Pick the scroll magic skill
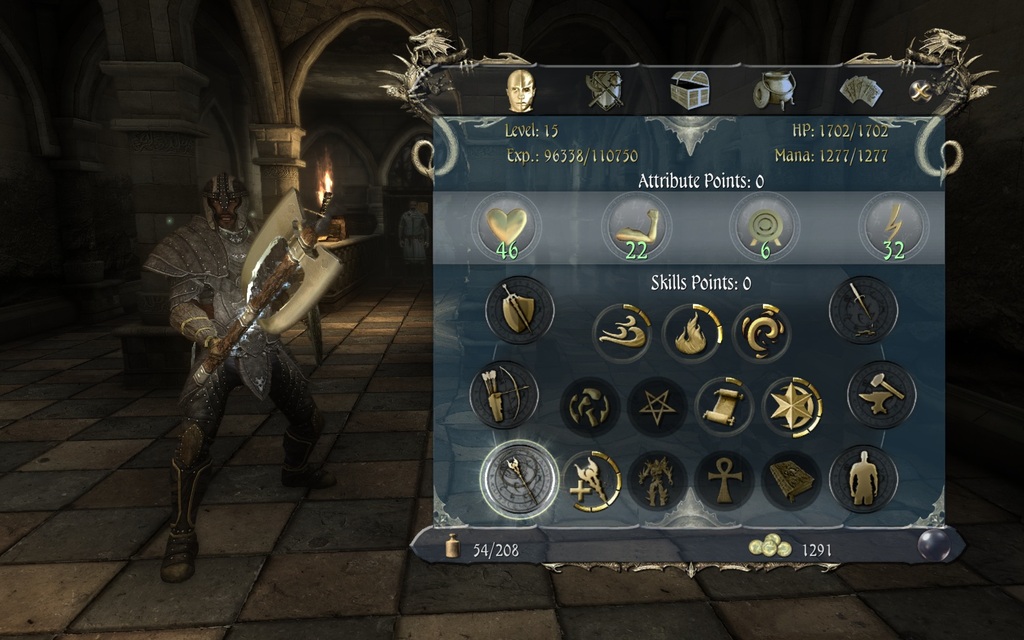1024x640 pixels. (725, 406)
